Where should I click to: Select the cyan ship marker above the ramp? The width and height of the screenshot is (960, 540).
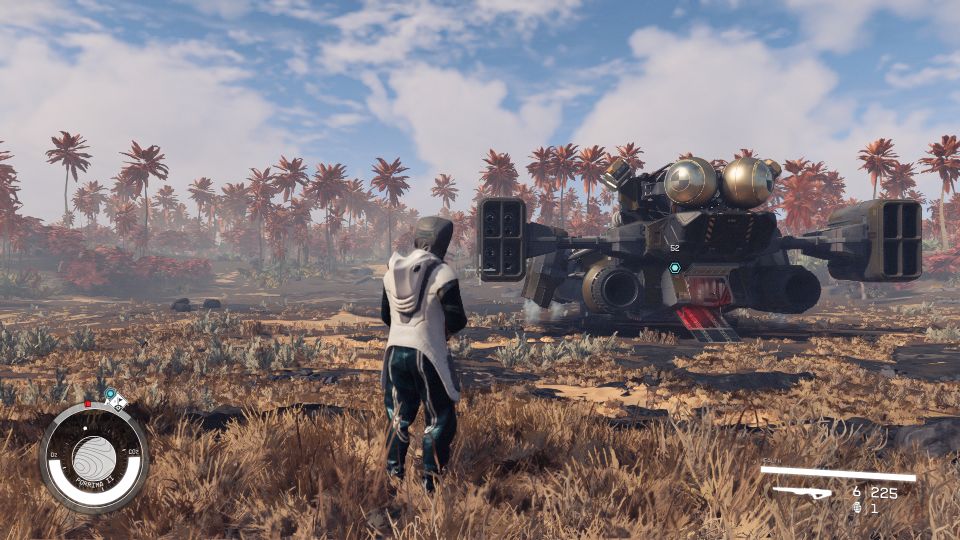(x=675, y=268)
